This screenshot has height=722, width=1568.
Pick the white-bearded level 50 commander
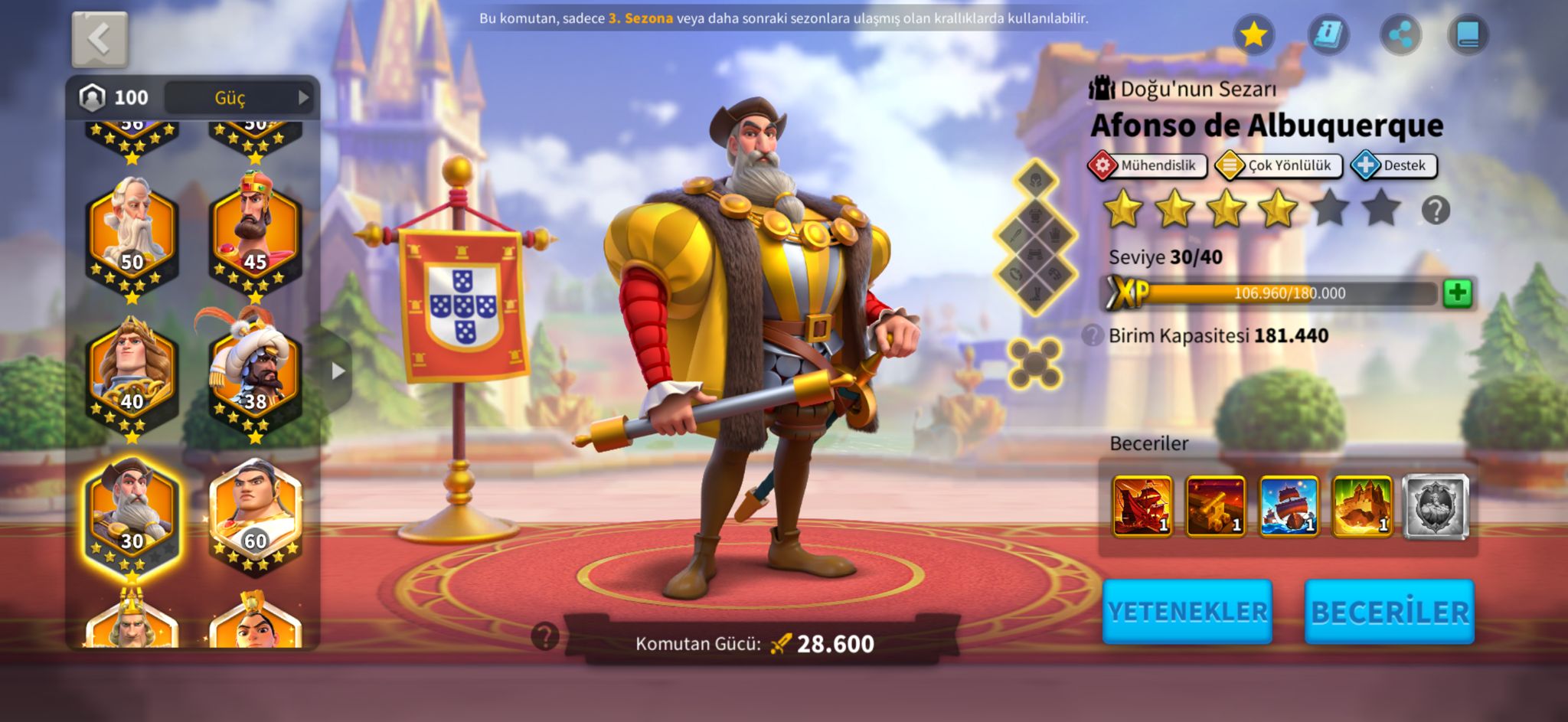132,235
